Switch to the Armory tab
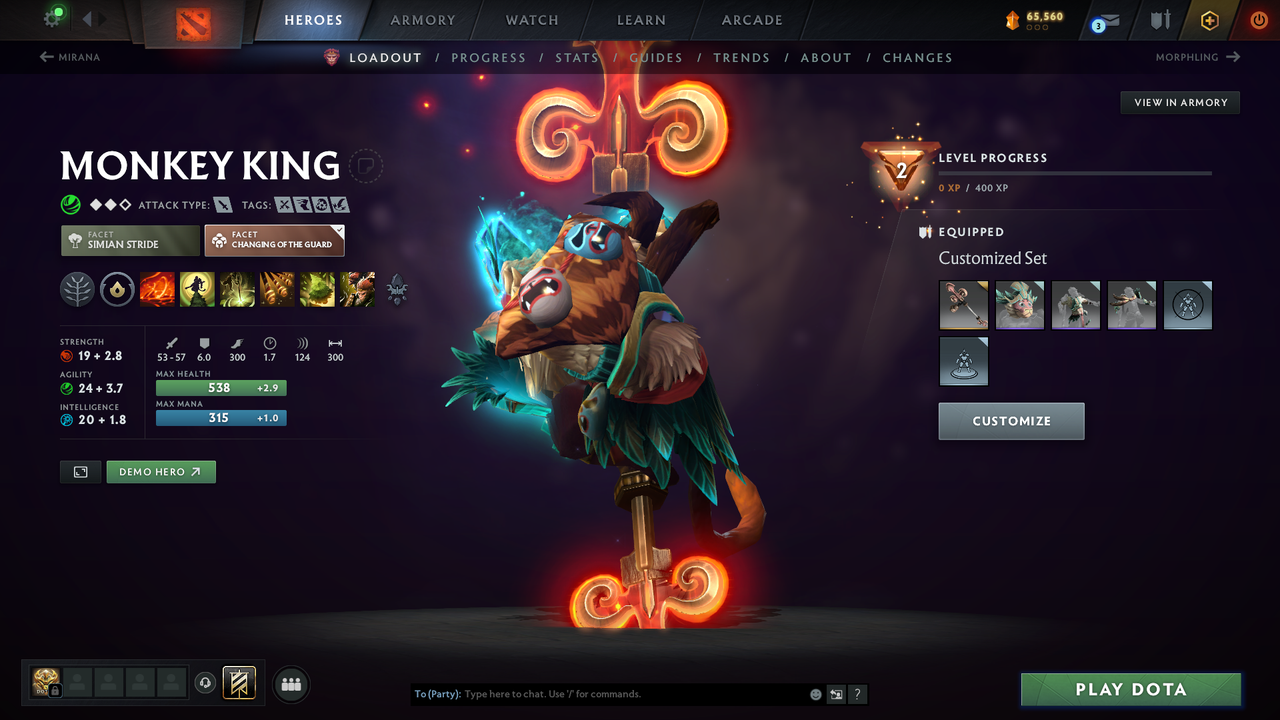This screenshot has width=1280, height=720. (422, 20)
